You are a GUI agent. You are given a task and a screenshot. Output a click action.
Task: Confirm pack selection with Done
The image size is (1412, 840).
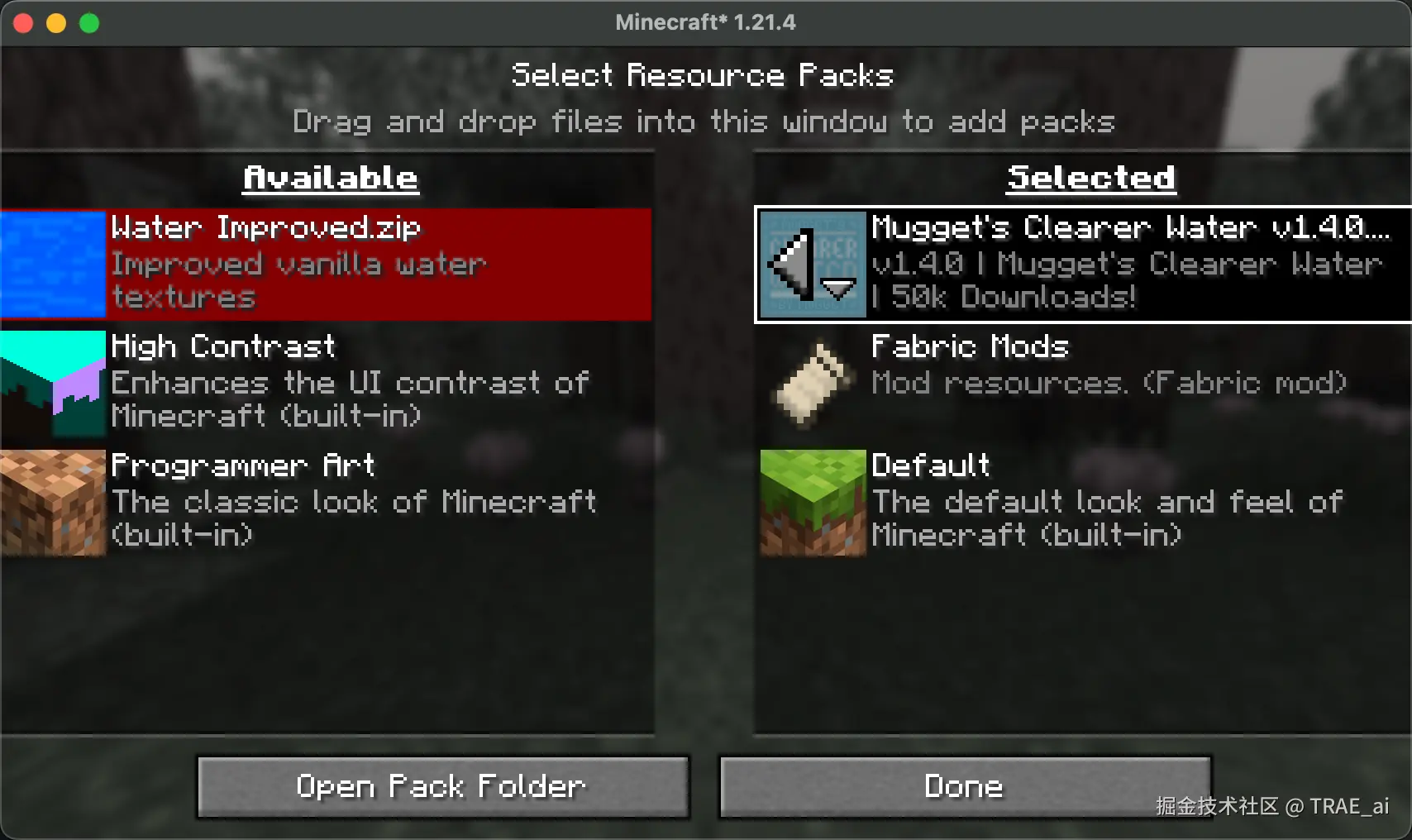pyautogui.click(x=964, y=786)
